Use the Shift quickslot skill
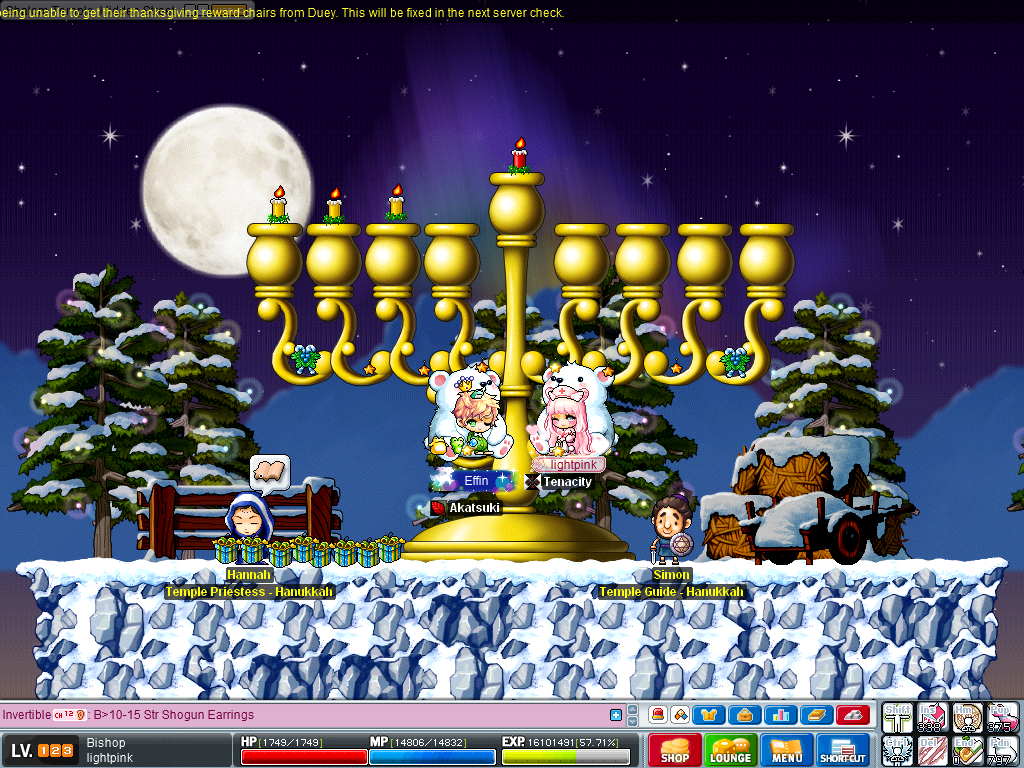1024x768 pixels. coord(897,717)
